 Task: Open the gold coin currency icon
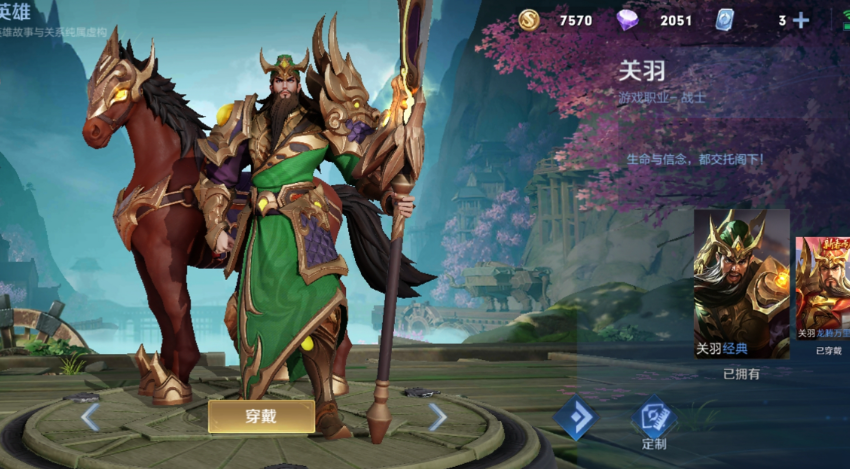[x=530, y=20]
